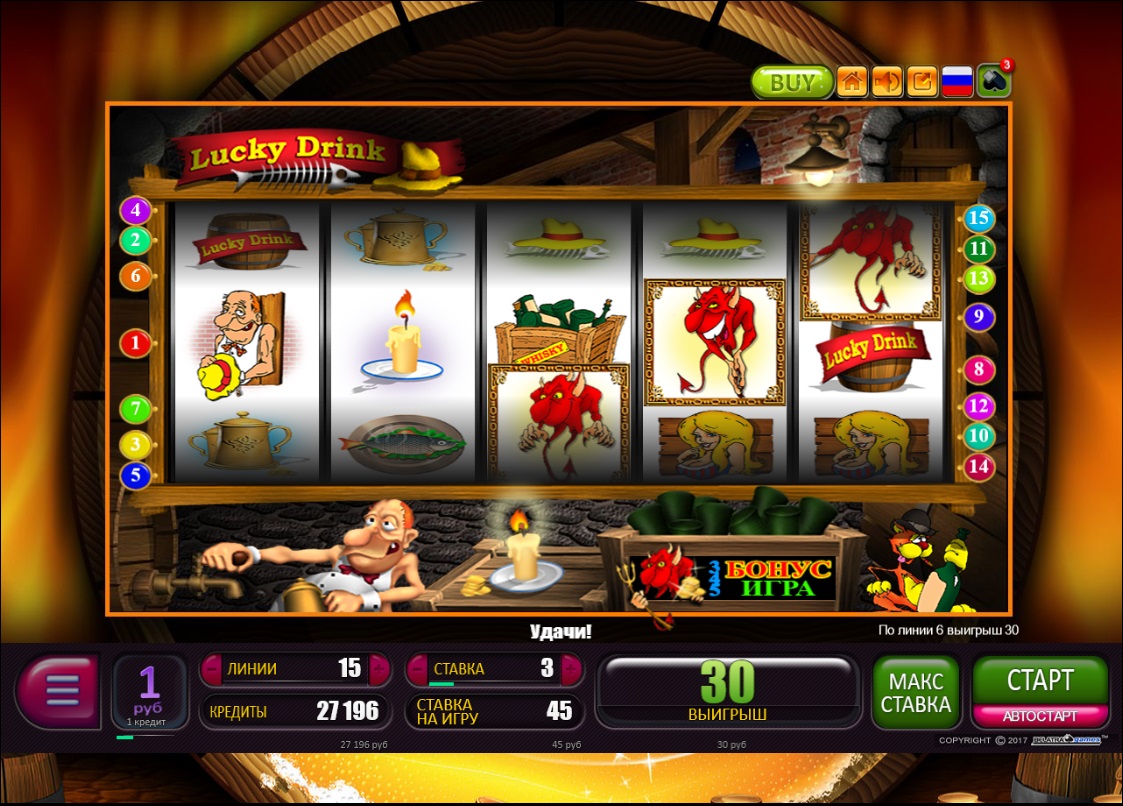Choose payline number 15 marker
The width and height of the screenshot is (1123, 806).
click(x=978, y=219)
